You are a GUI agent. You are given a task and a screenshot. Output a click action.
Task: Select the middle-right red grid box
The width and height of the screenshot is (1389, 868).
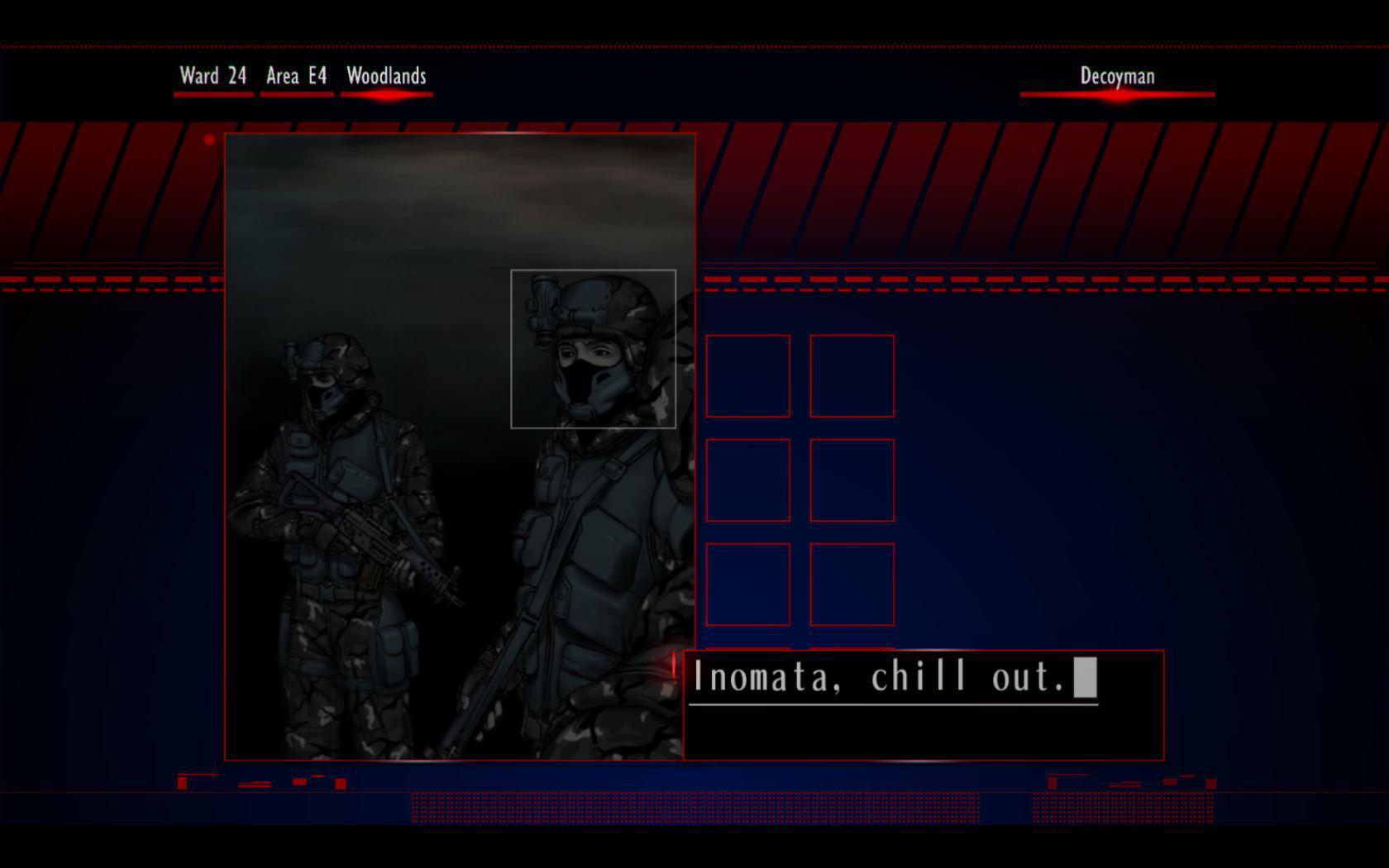tap(852, 479)
